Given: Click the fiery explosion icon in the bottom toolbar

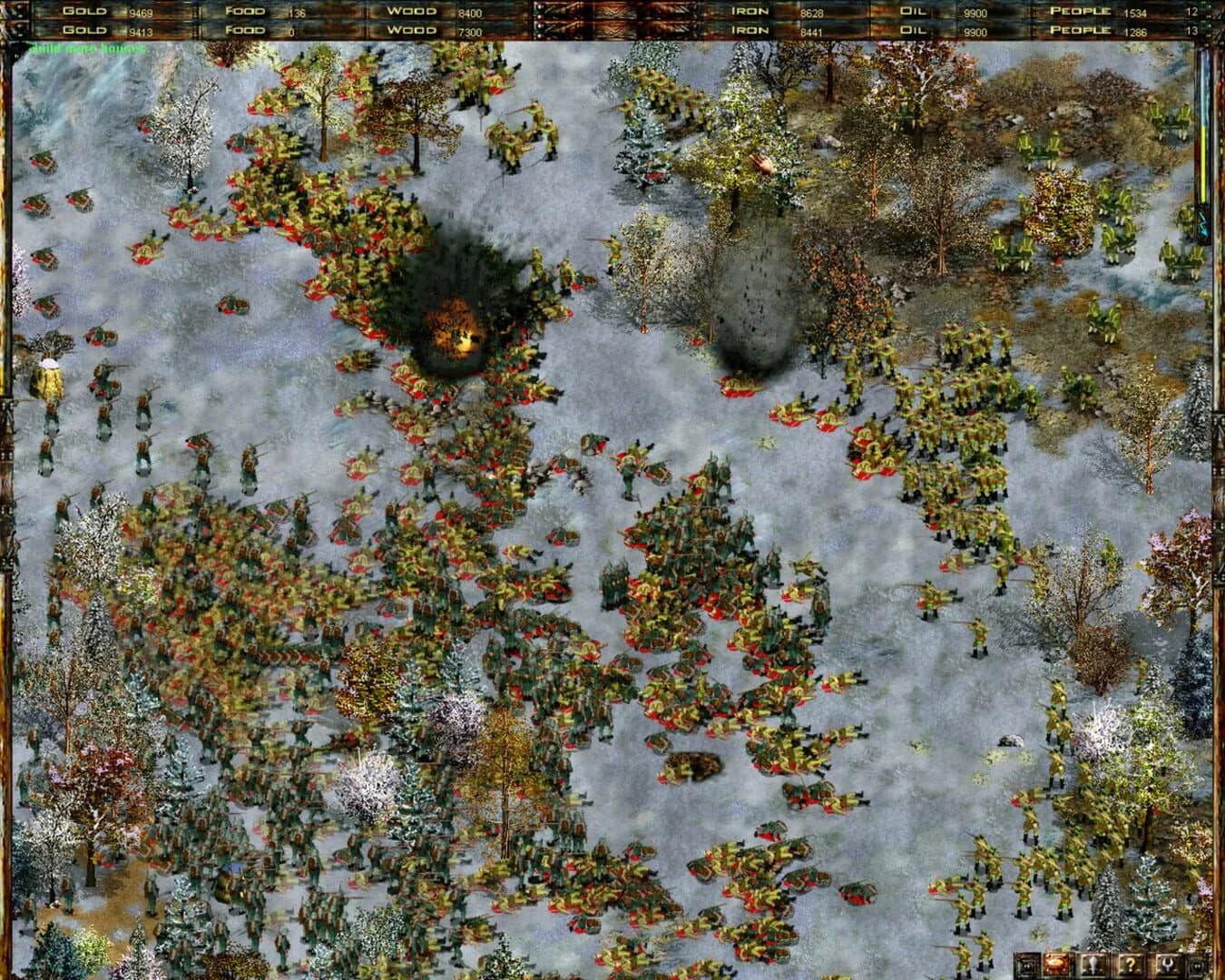Looking at the screenshot, I should [x=1055, y=964].
